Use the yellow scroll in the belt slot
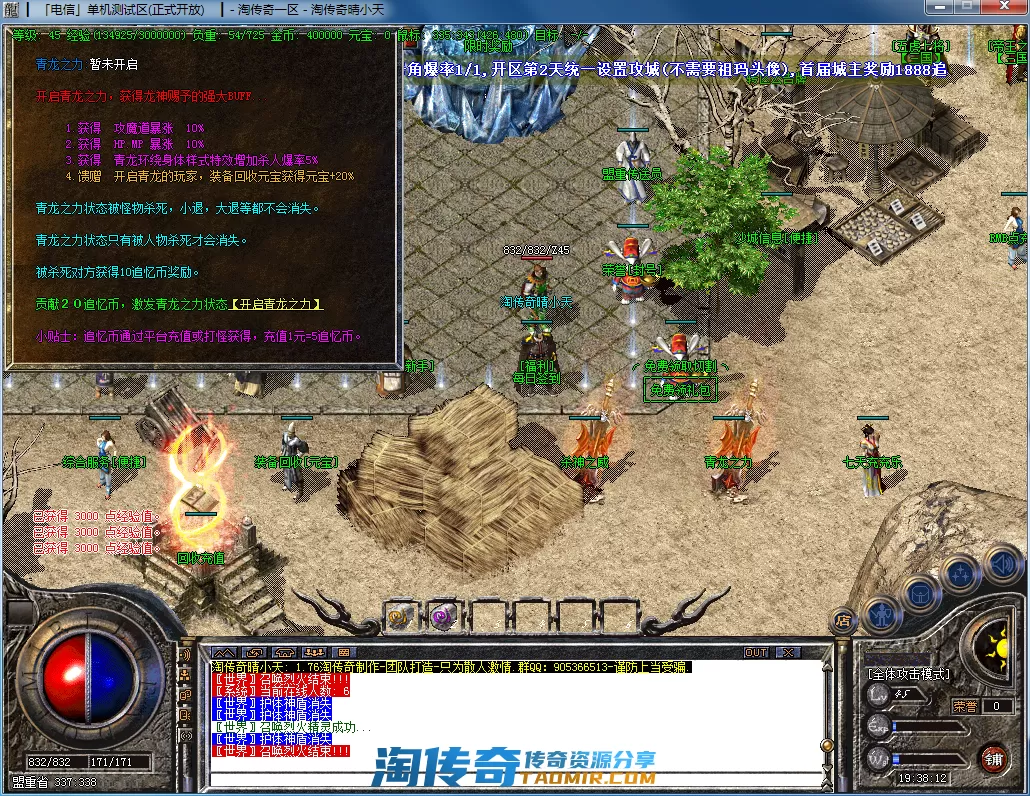This screenshot has height=796, width=1030. coord(400,616)
